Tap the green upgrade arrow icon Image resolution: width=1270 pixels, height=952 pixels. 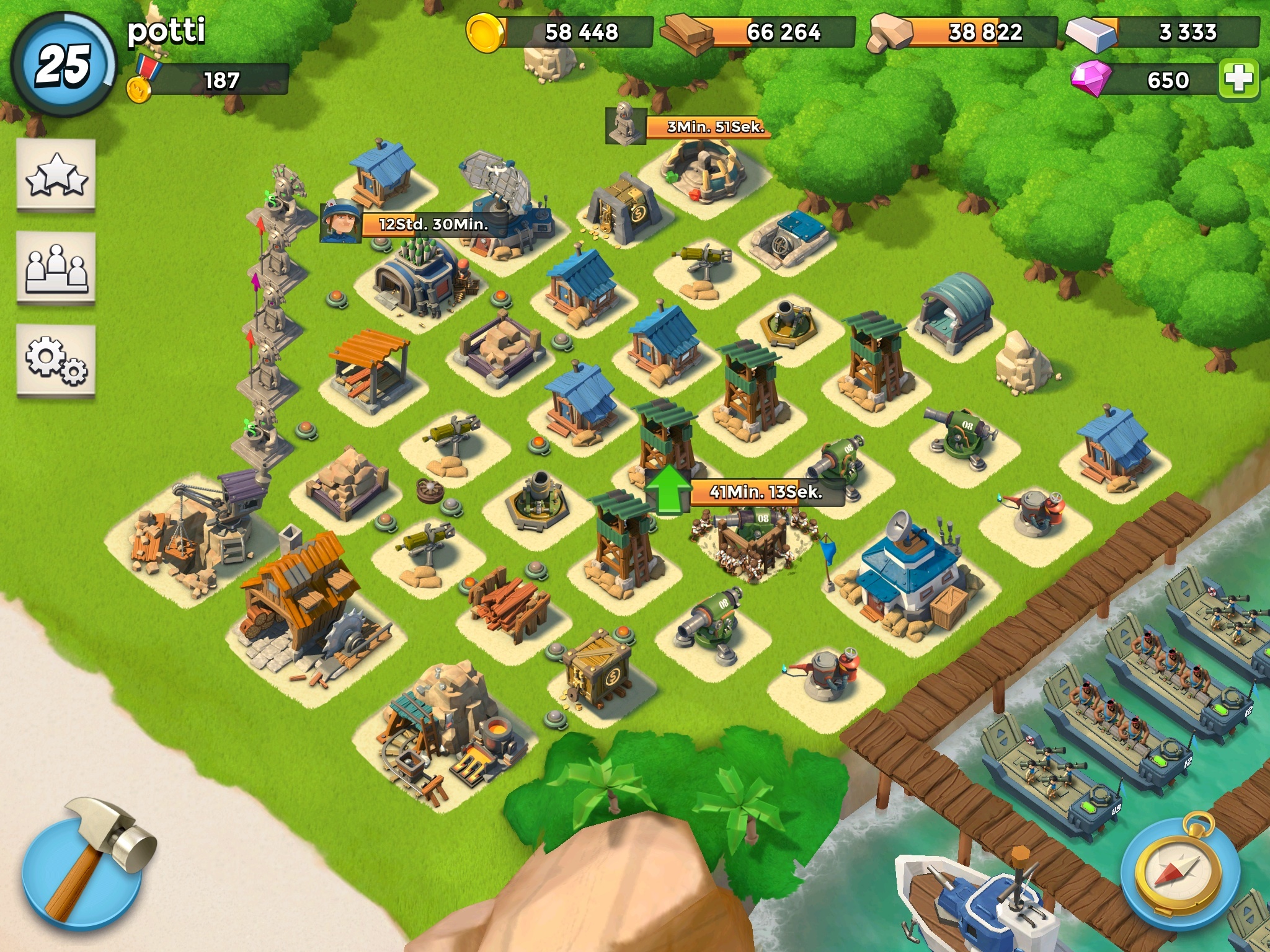click(x=667, y=490)
